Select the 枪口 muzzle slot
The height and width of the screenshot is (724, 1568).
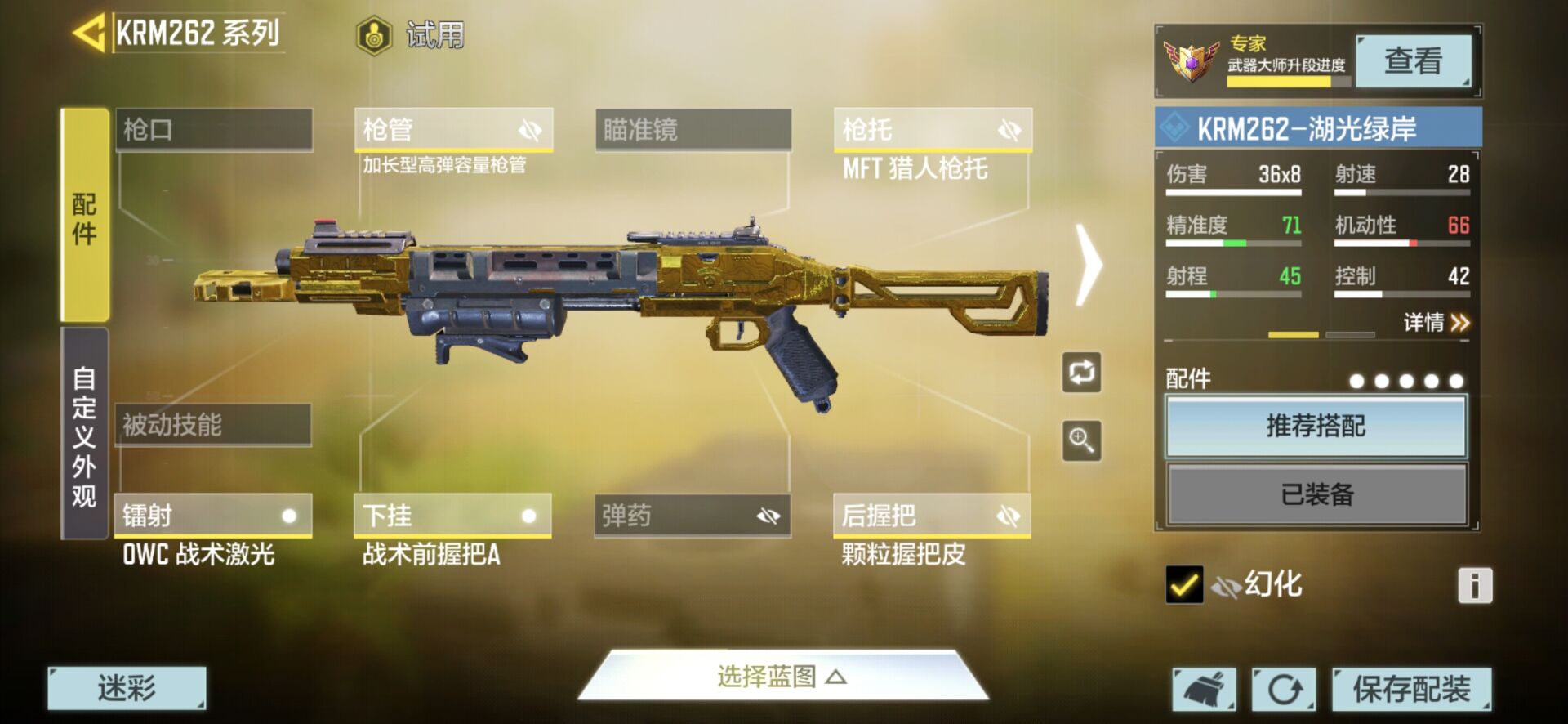[x=214, y=129]
